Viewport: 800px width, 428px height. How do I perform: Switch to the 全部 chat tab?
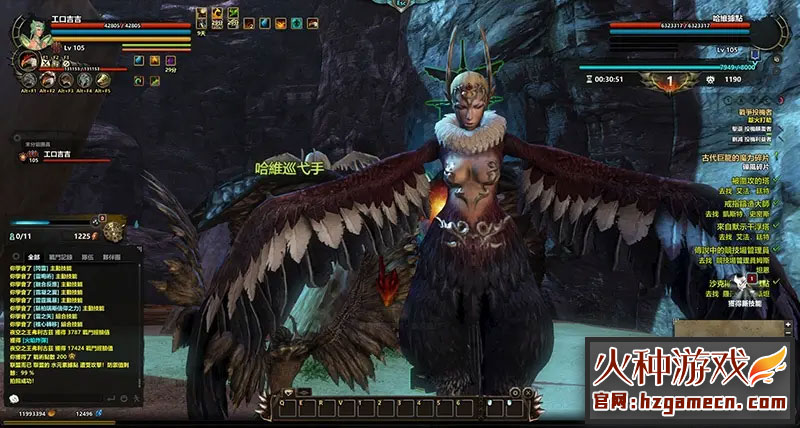[x=34, y=257]
